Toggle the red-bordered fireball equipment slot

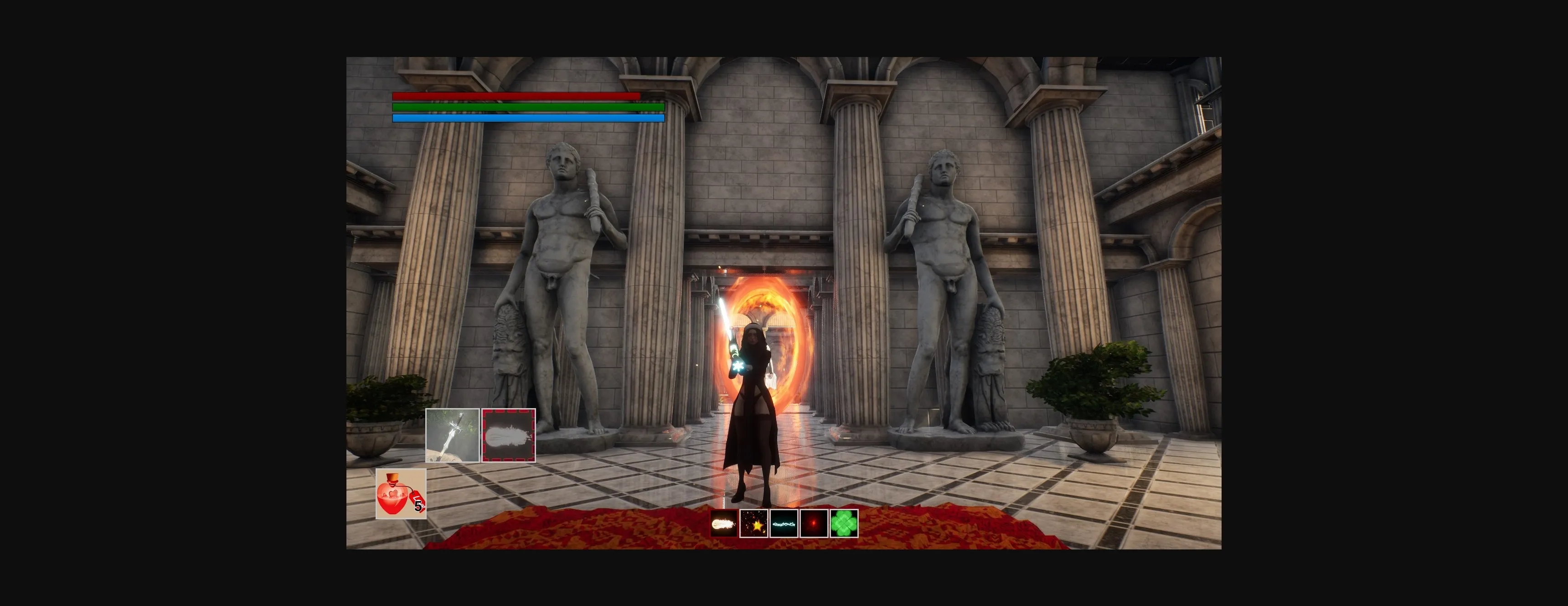(509, 435)
